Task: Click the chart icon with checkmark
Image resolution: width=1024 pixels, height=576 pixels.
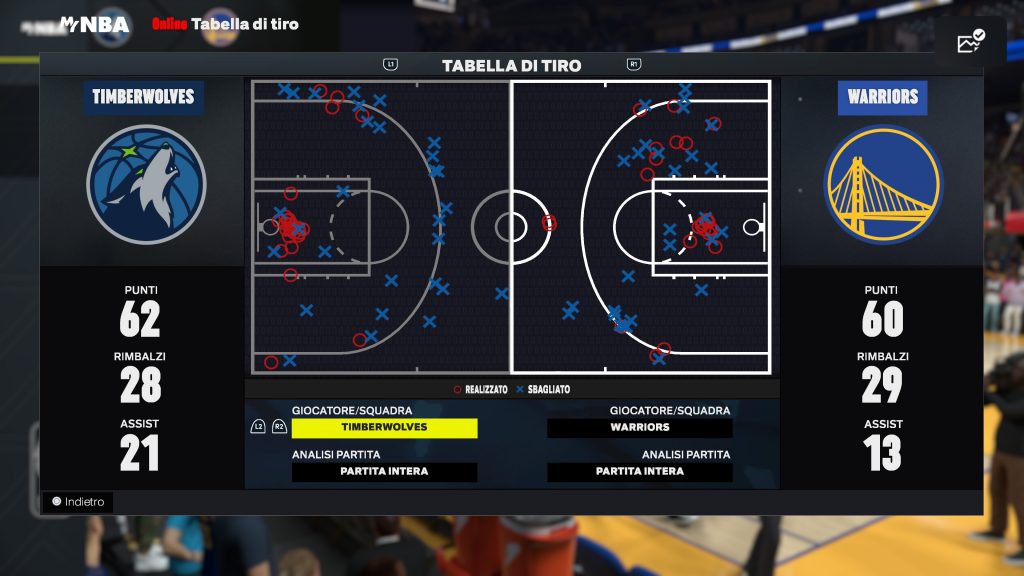Action: coord(970,42)
